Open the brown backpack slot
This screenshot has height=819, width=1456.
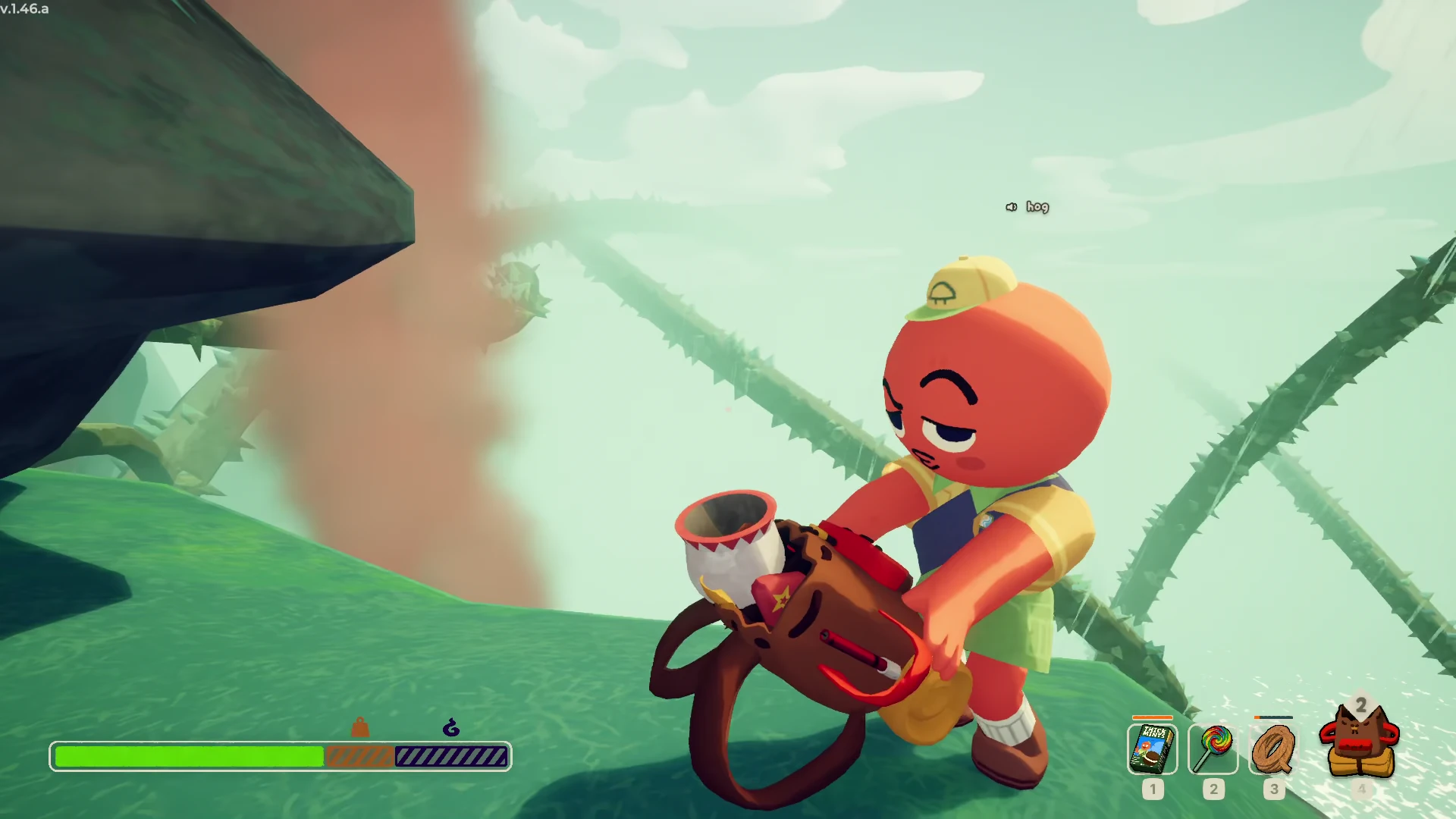coord(1360,742)
